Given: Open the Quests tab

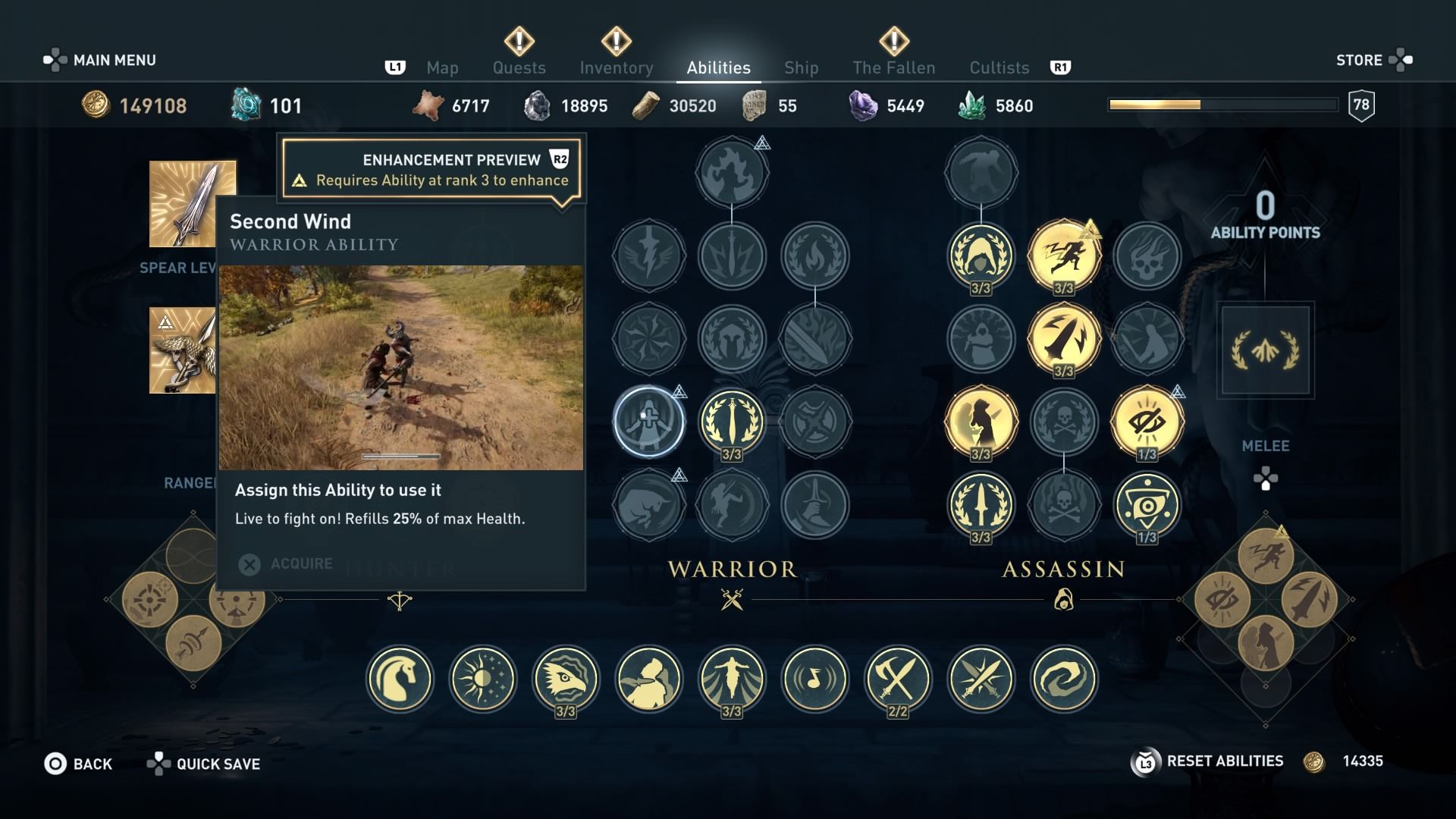Looking at the screenshot, I should pos(519,67).
